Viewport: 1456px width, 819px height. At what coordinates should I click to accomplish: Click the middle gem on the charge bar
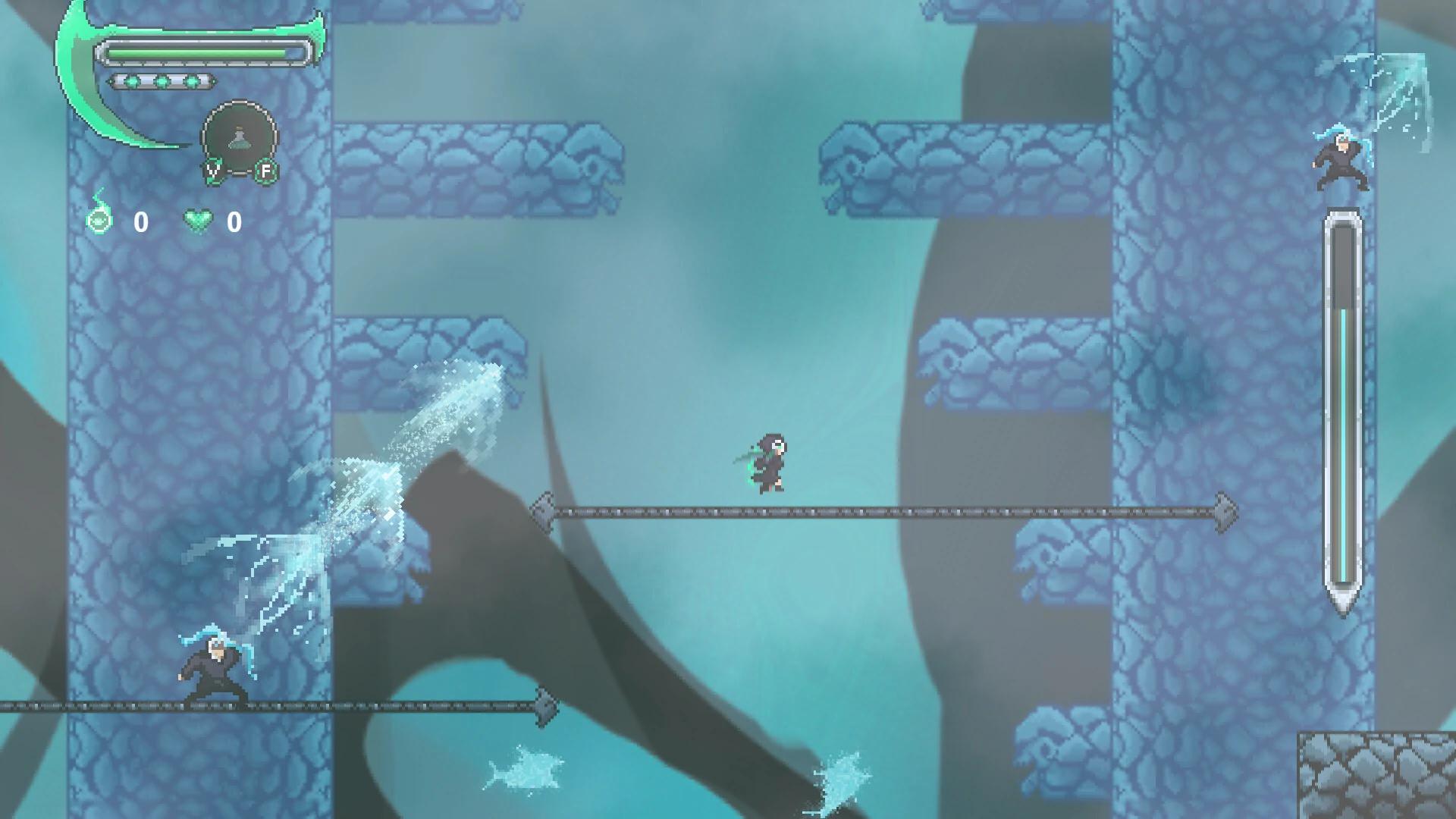[162, 81]
